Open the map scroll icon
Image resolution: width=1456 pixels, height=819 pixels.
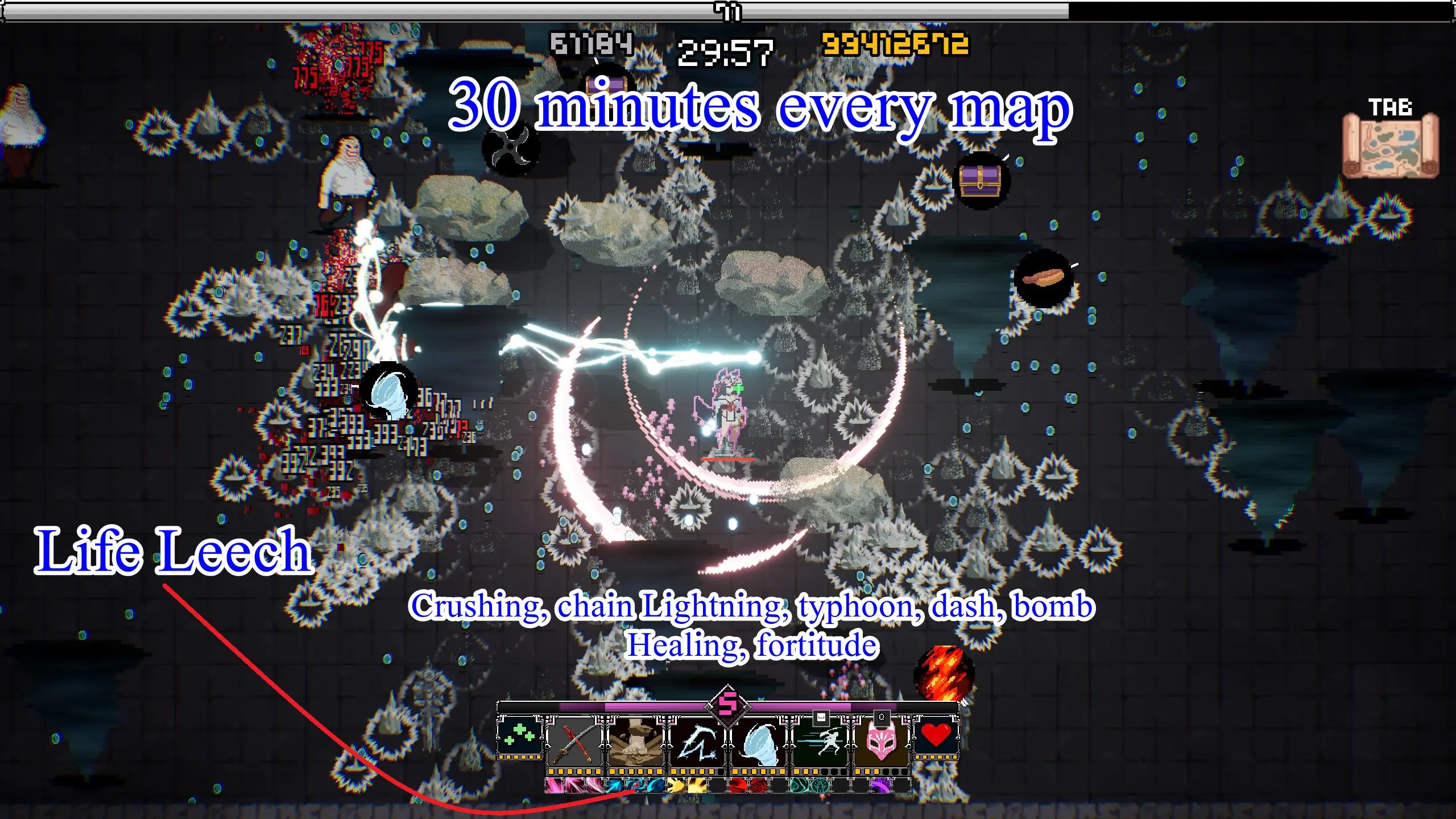click(1390, 146)
